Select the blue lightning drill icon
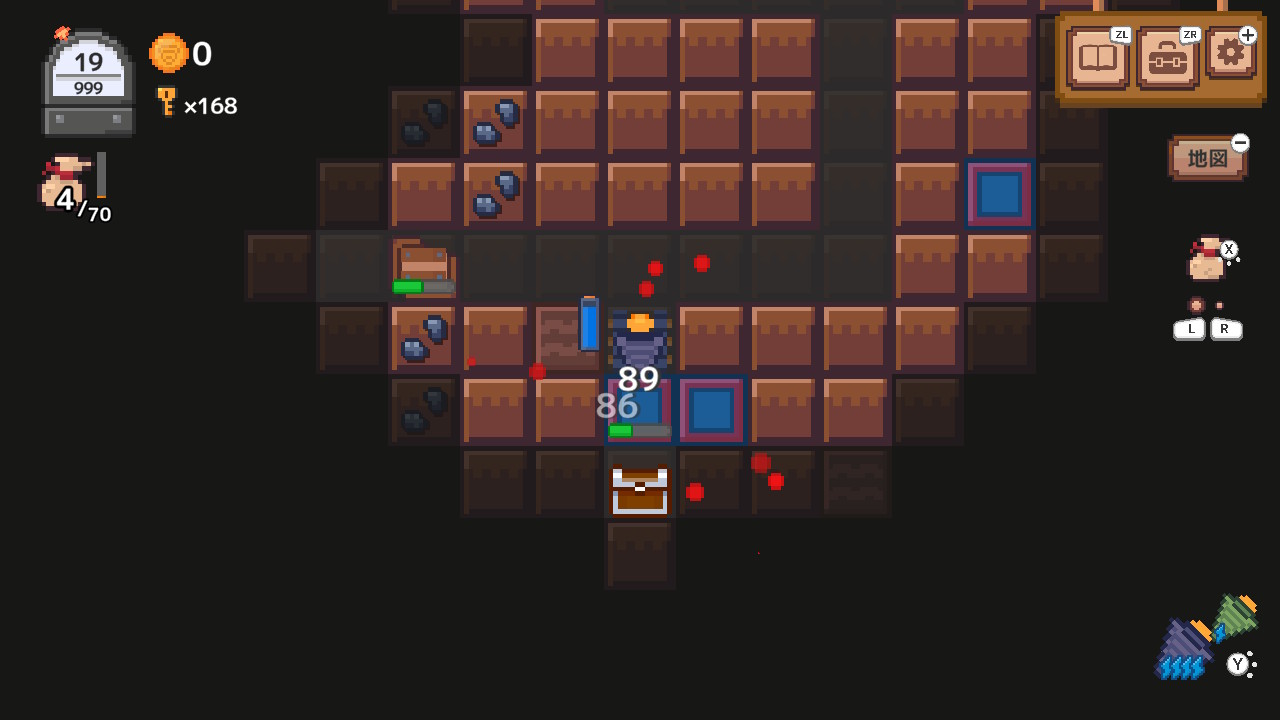 pyautogui.click(x=1185, y=645)
